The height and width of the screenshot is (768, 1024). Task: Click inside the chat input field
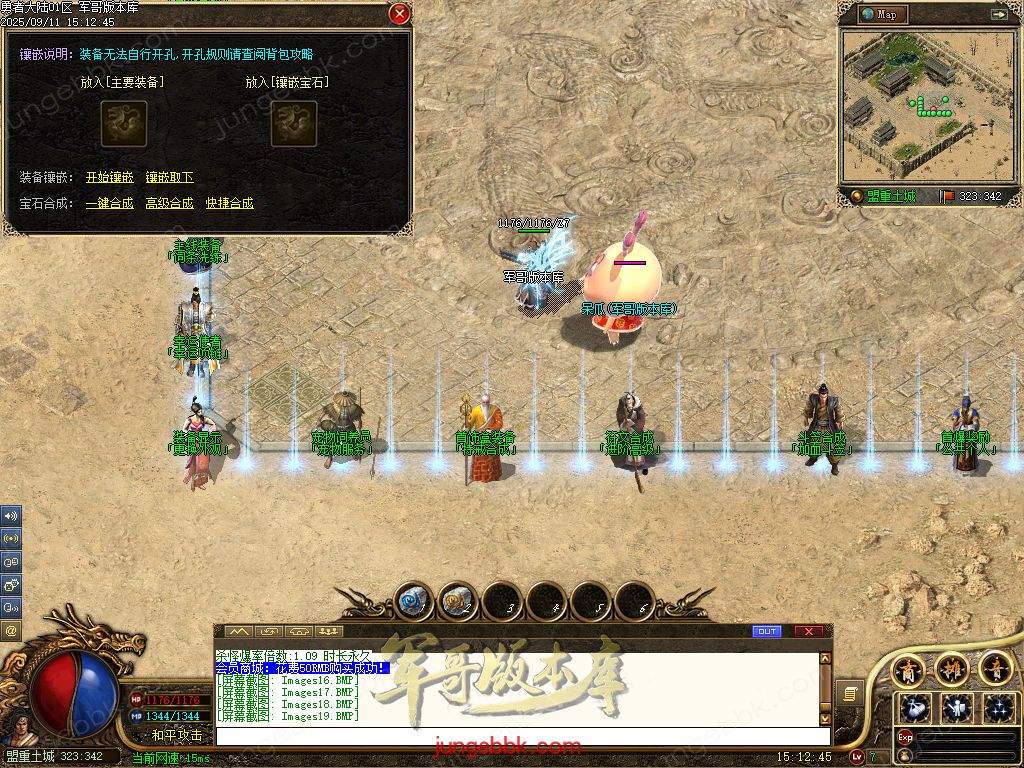[520, 736]
